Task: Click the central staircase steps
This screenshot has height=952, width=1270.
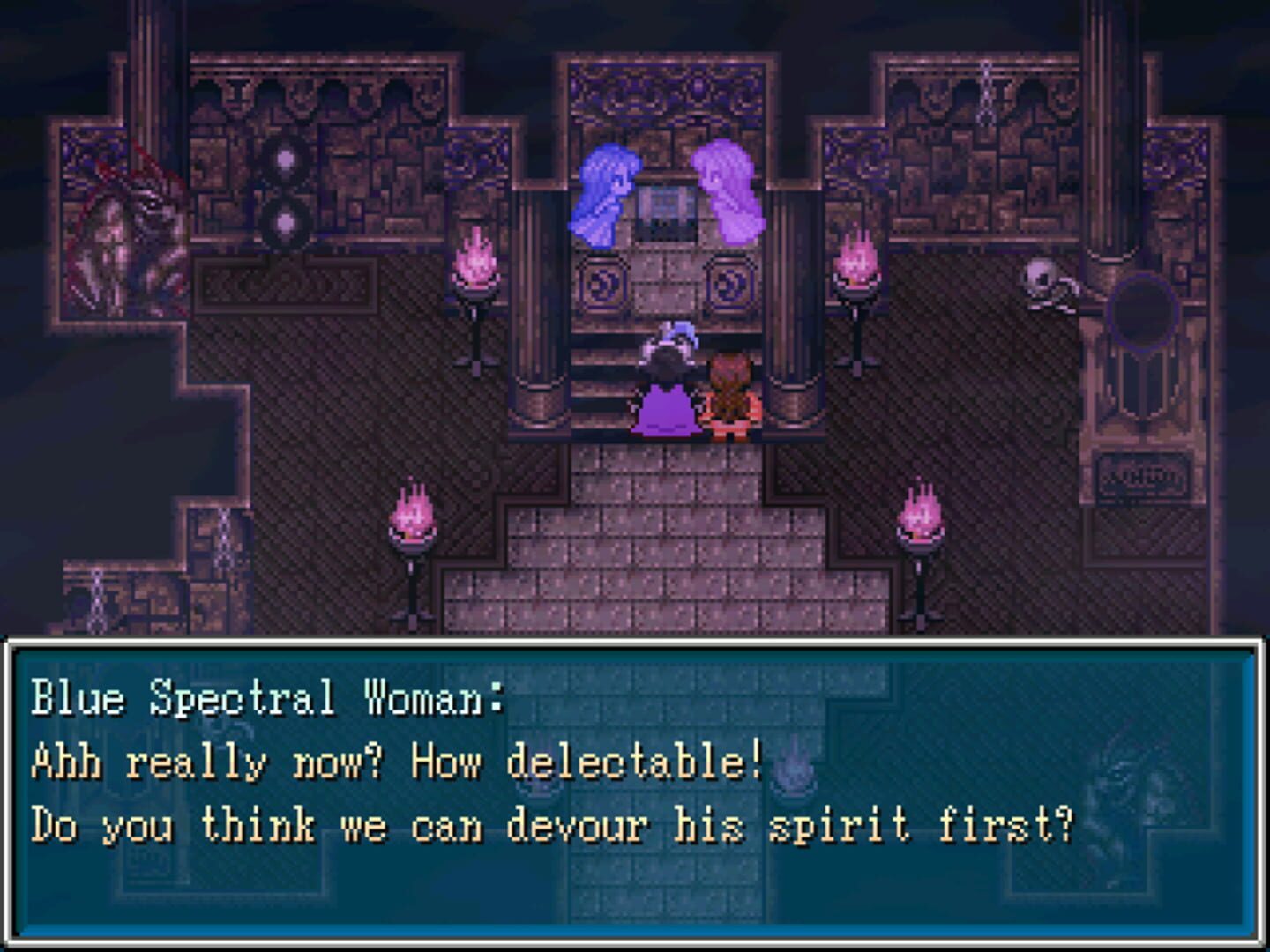Action: (x=679, y=547)
